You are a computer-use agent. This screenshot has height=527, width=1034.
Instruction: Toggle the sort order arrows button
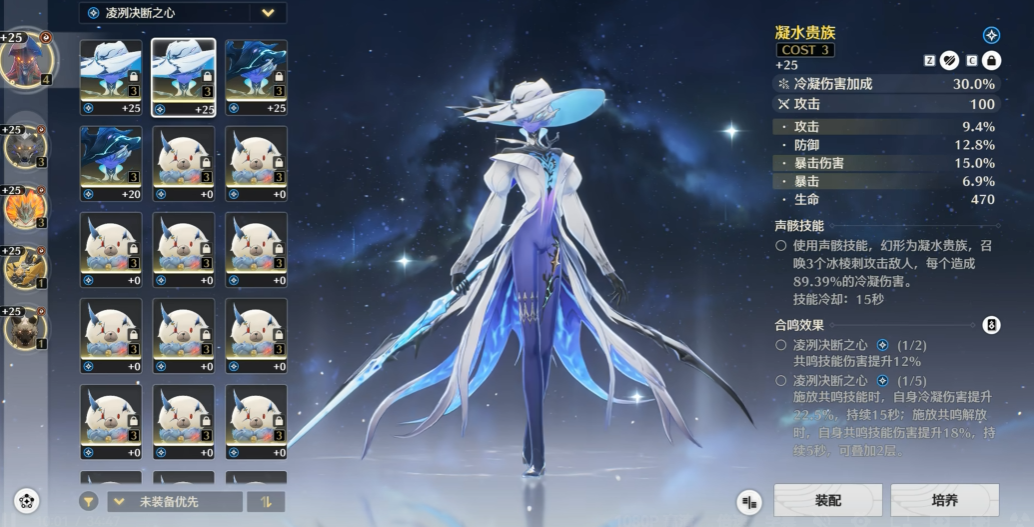tap(267, 501)
